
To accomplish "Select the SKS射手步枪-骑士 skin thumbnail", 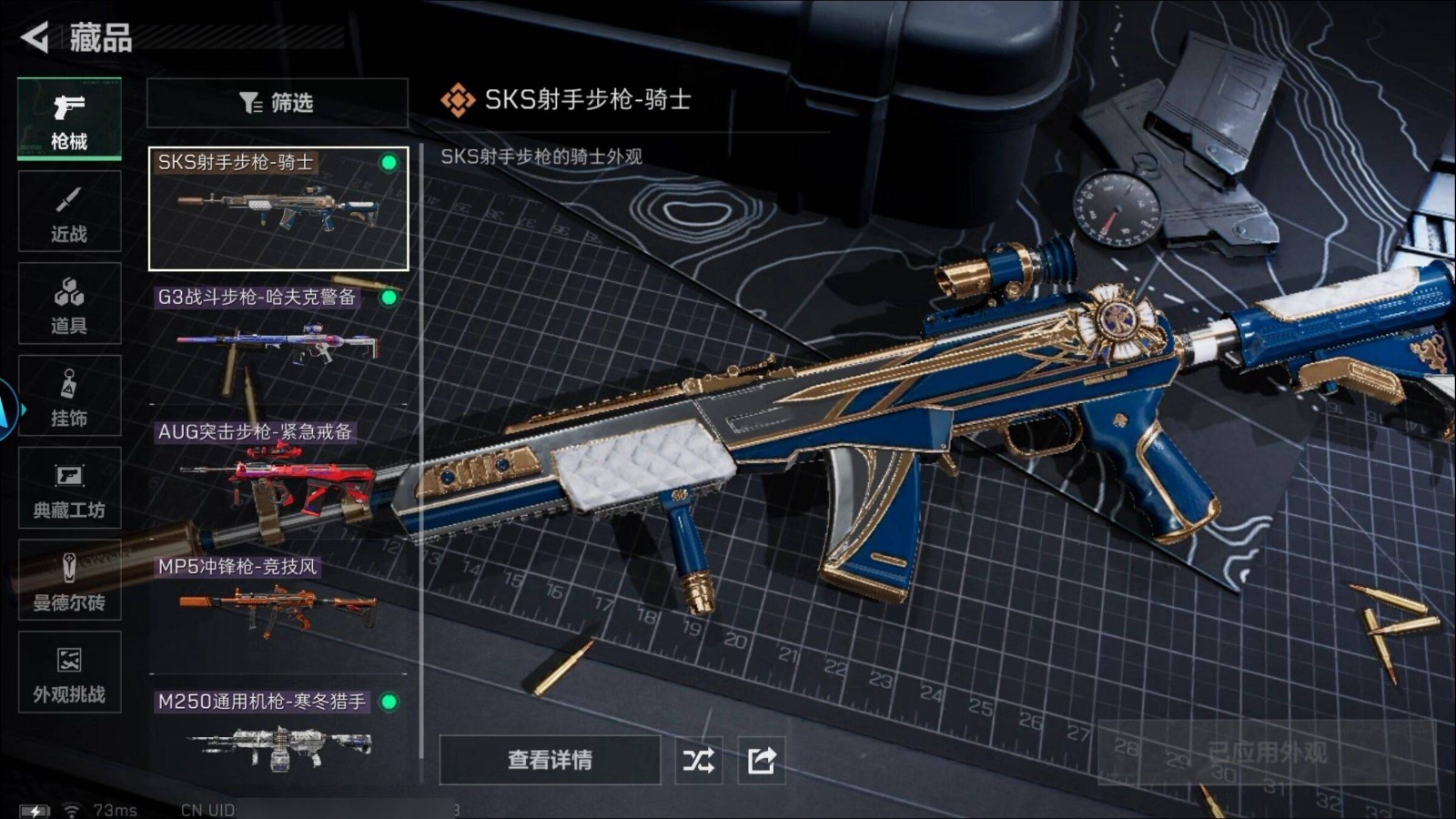I will point(278,209).
